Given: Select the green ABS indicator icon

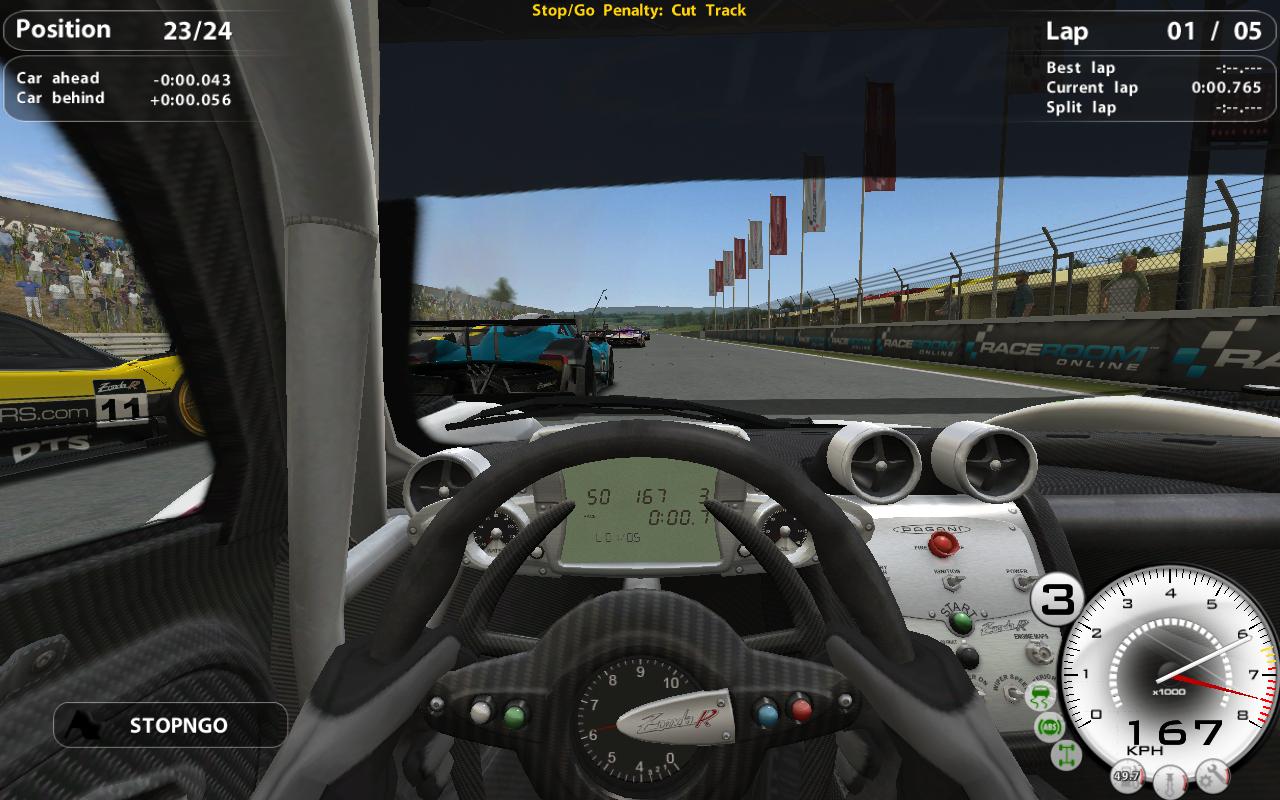Looking at the screenshot, I should [1050, 726].
